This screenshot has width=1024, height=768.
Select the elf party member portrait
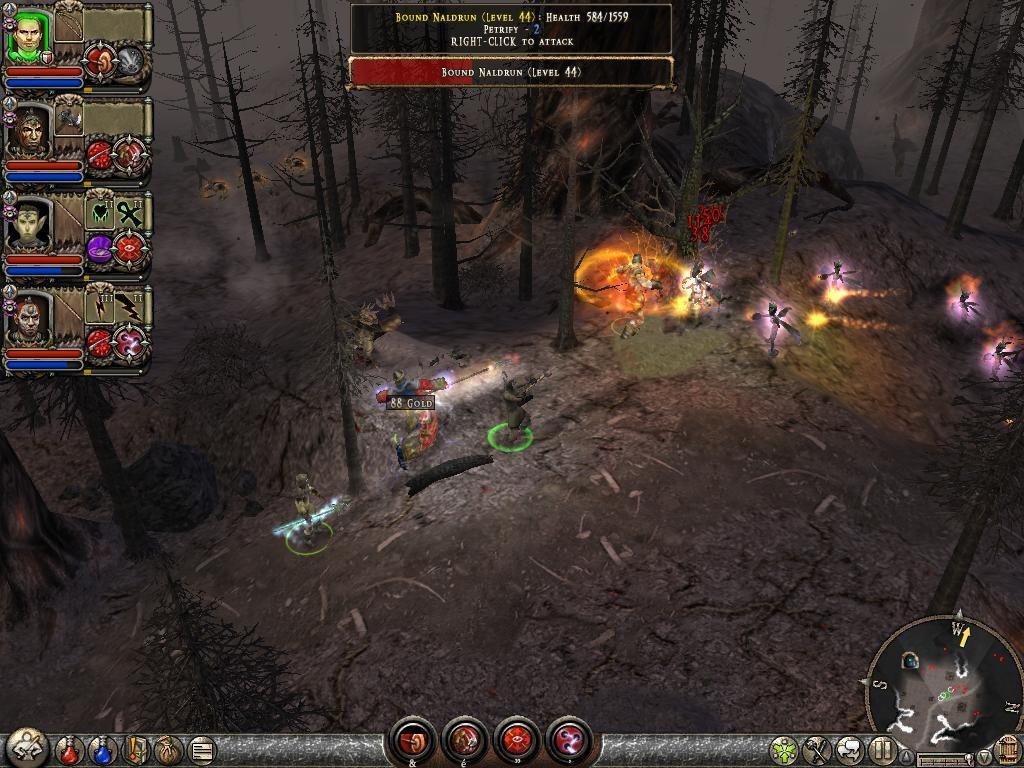click(27, 227)
